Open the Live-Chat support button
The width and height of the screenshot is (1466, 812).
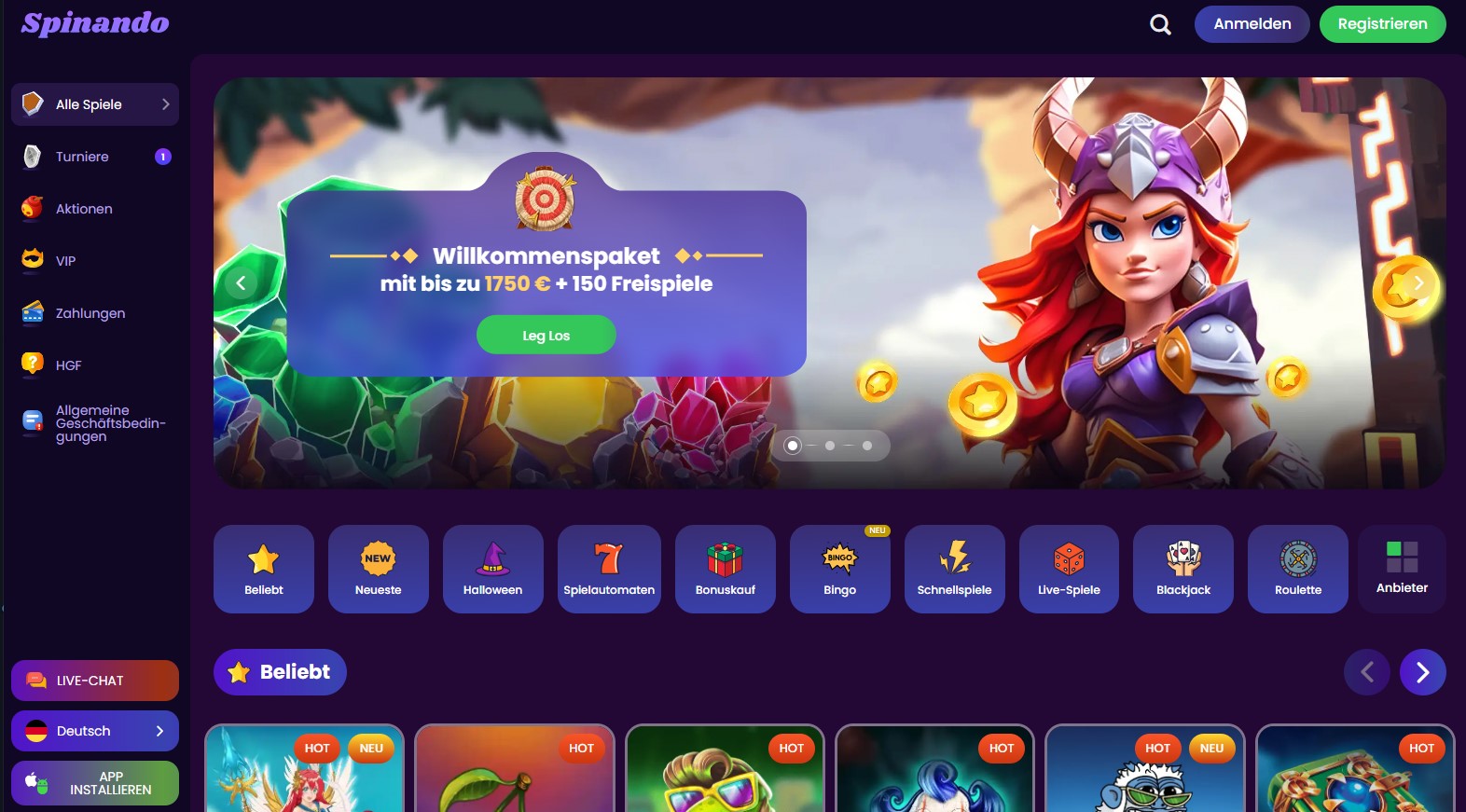95,681
